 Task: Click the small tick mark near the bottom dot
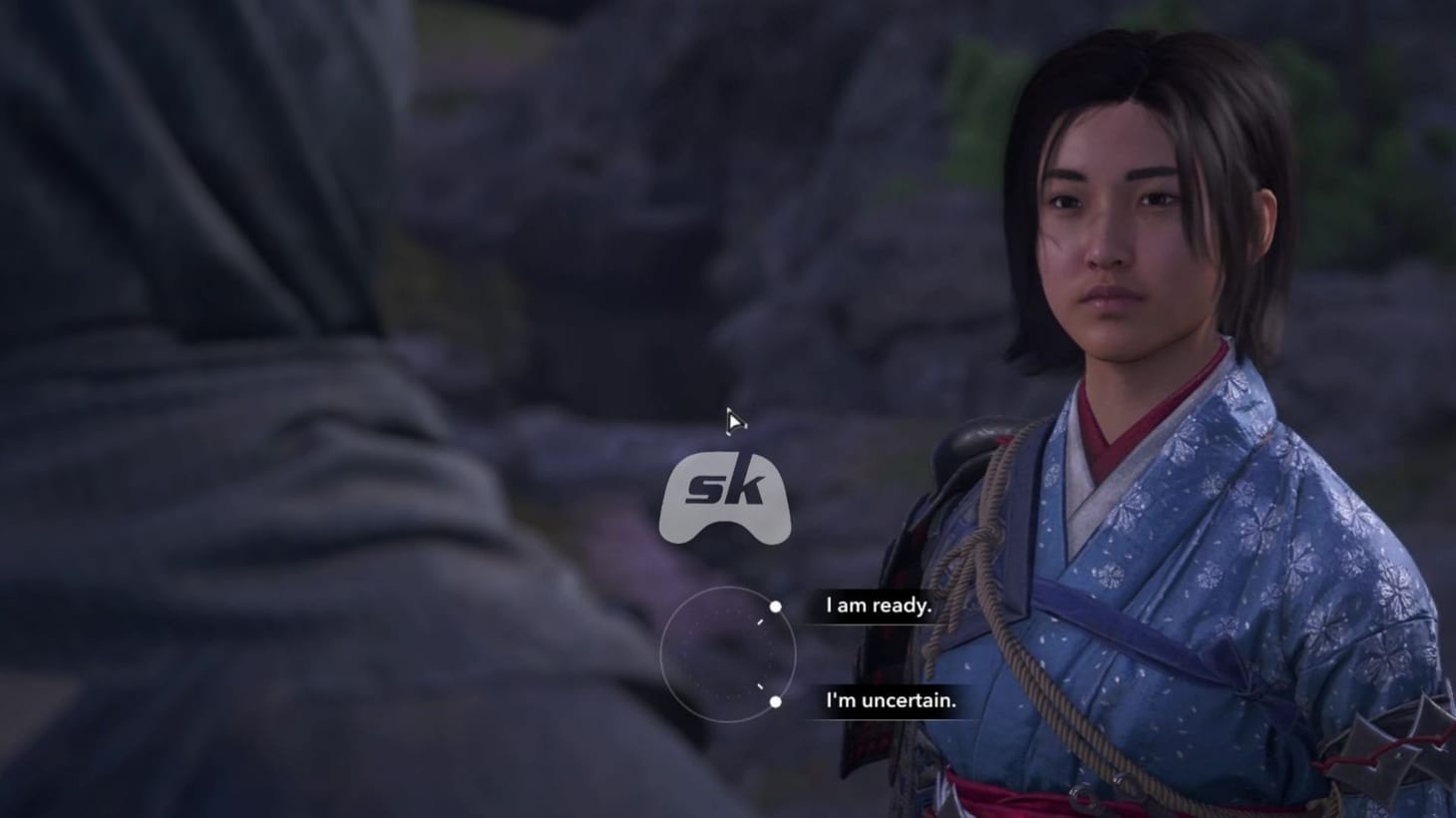pos(760,686)
